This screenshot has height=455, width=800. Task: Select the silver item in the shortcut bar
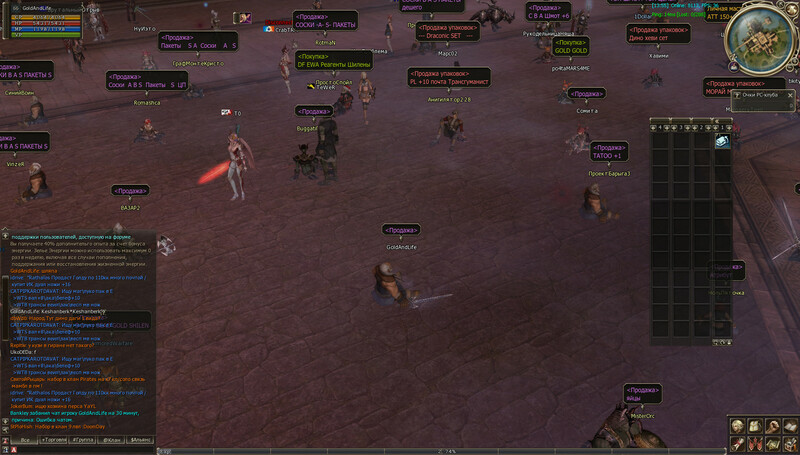coord(722,143)
